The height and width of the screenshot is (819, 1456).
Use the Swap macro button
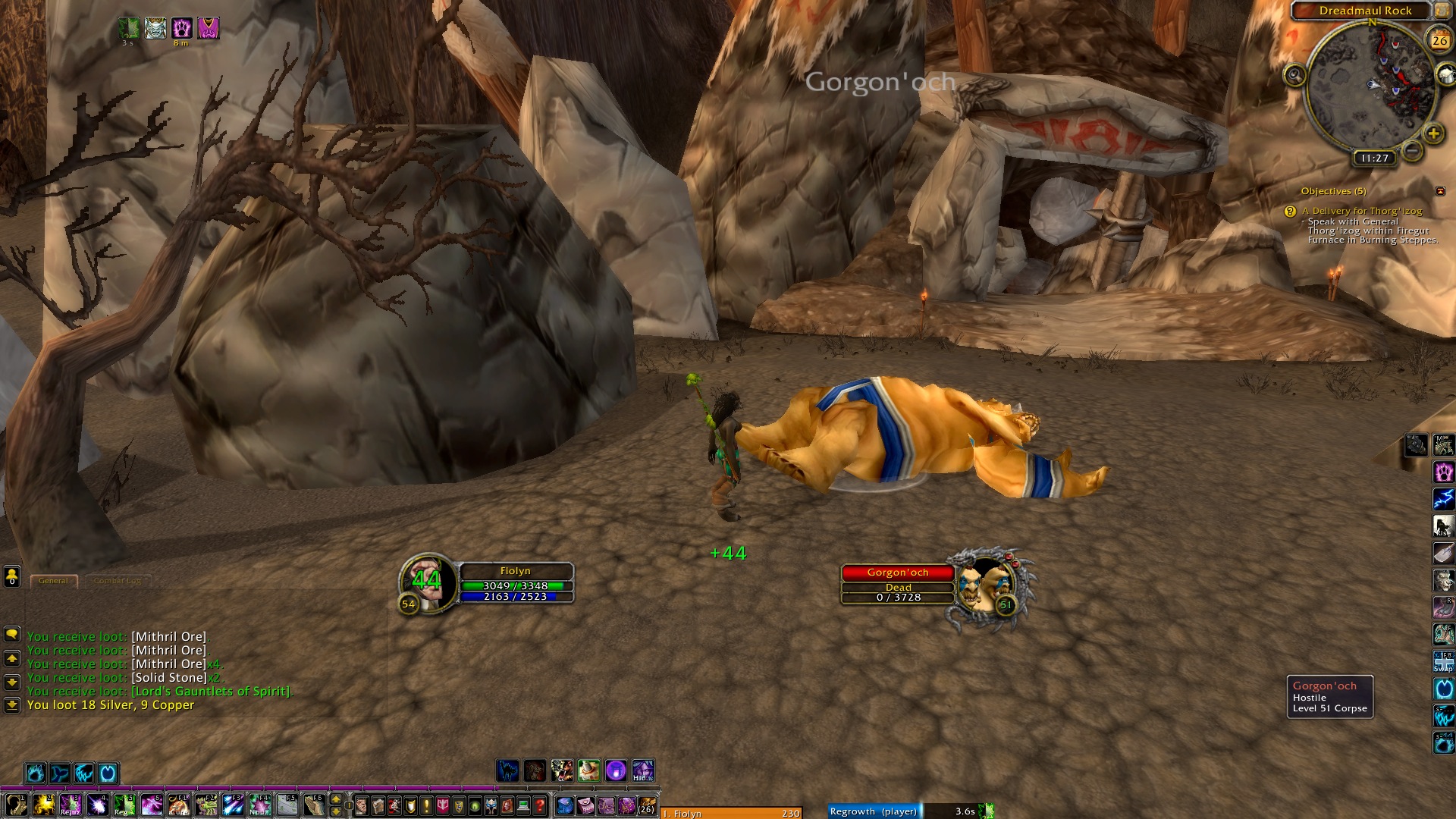(x=1443, y=662)
